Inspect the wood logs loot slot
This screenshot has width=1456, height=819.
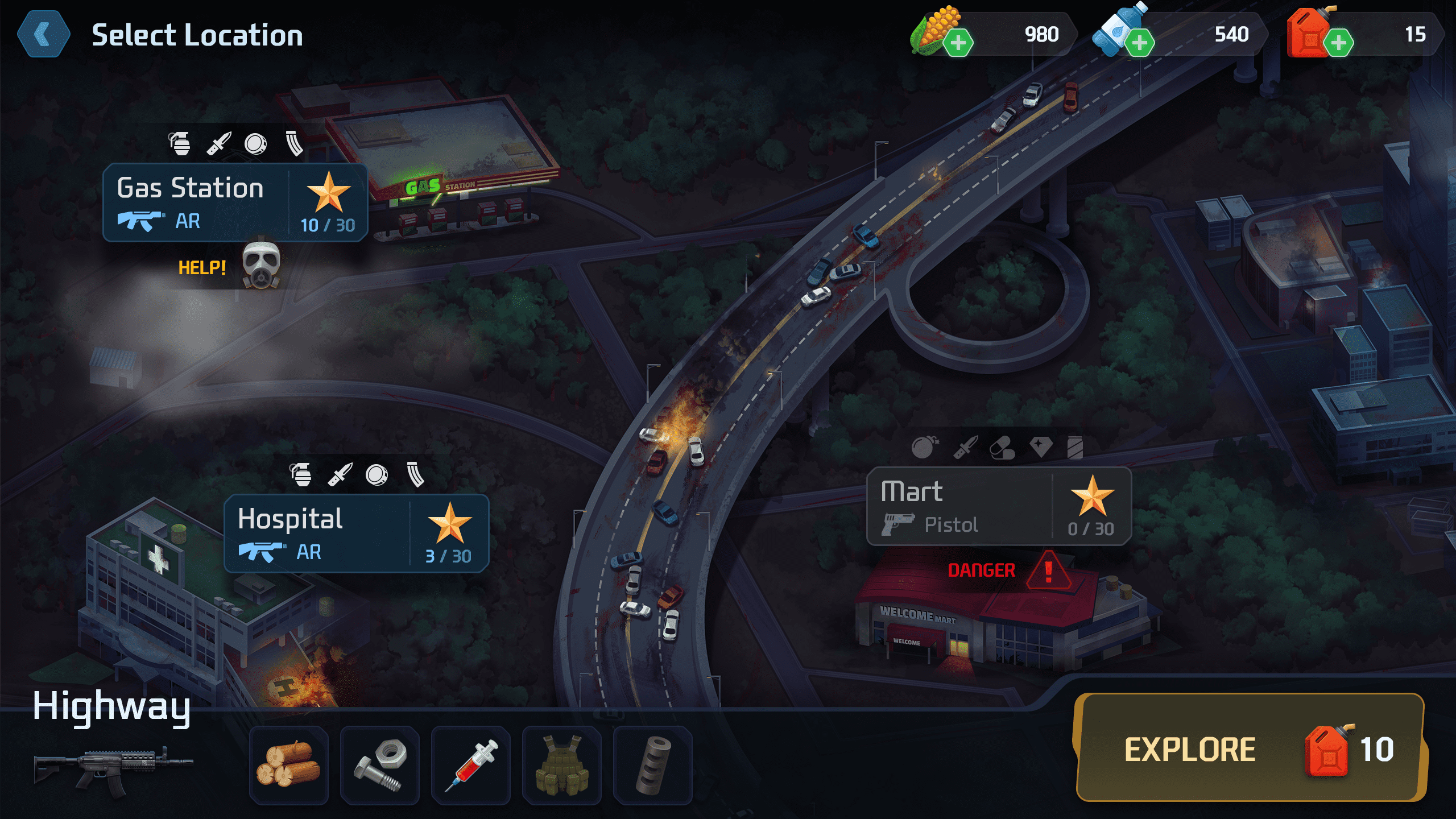289,765
